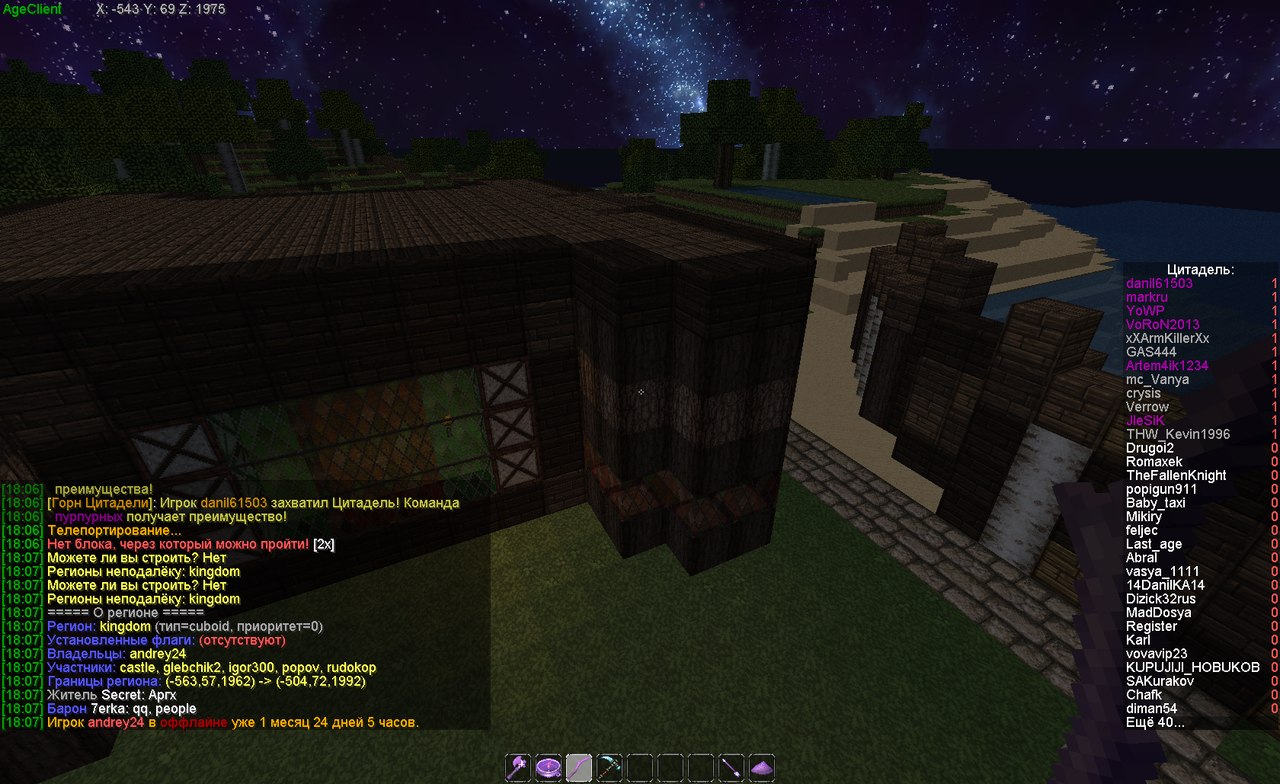
Task: Select markru in the player list
Action: [1146, 298]
